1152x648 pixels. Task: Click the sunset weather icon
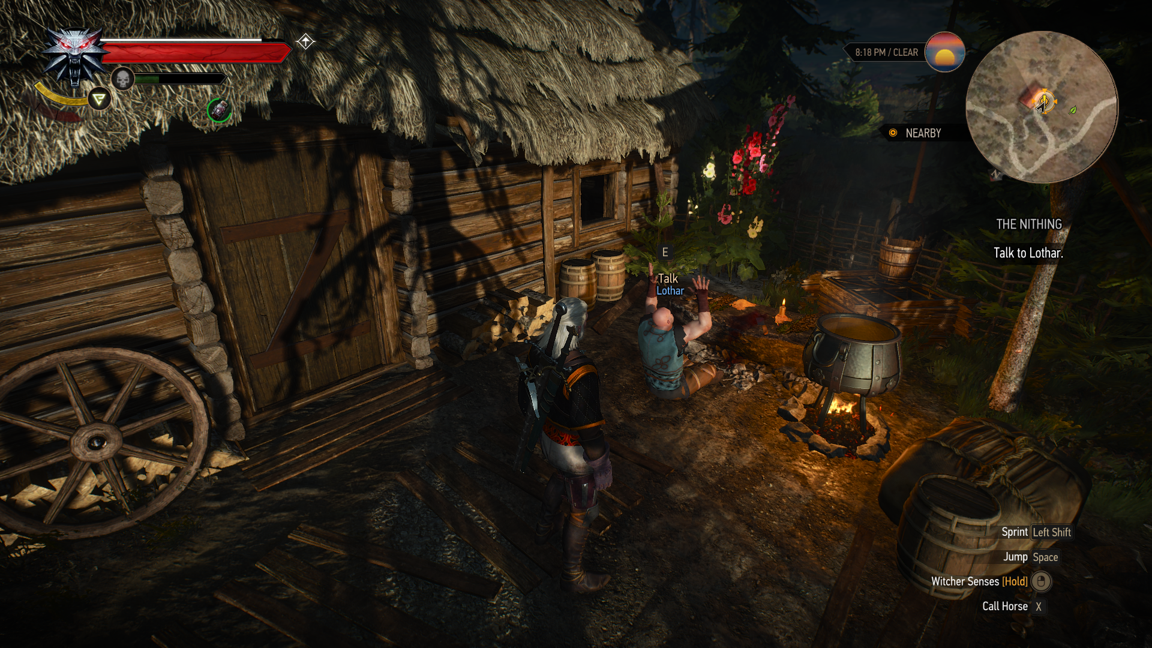[944, 52]
